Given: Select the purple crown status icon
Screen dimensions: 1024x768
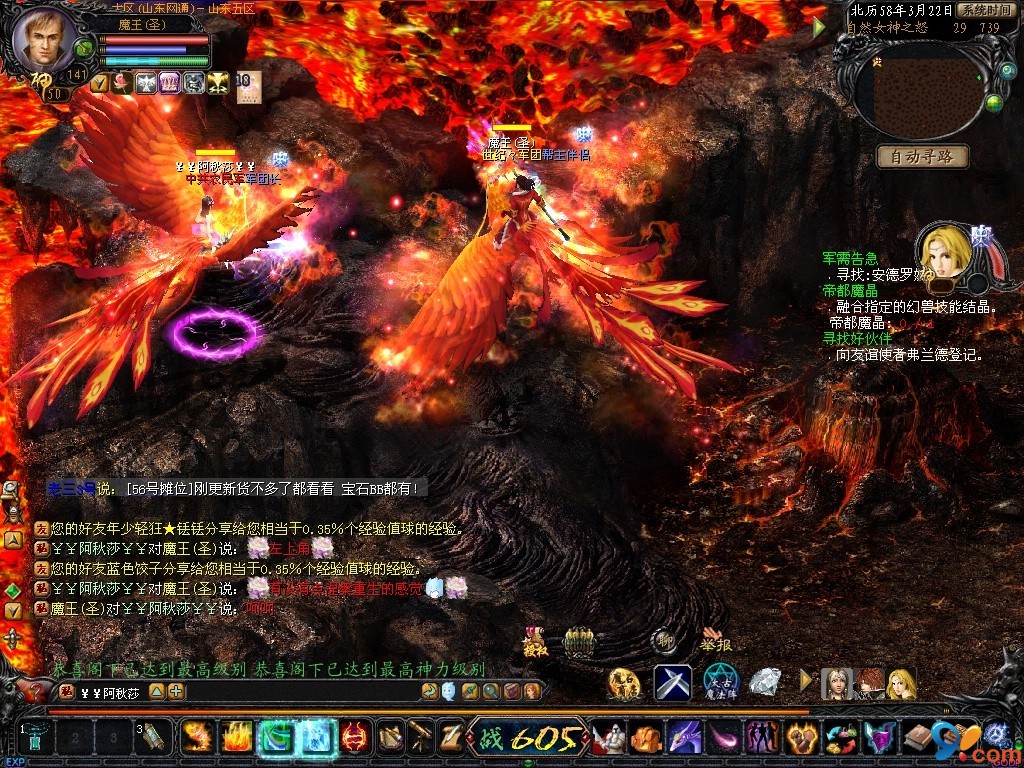Looking at the screenshot, I should (x=169, y=83).
